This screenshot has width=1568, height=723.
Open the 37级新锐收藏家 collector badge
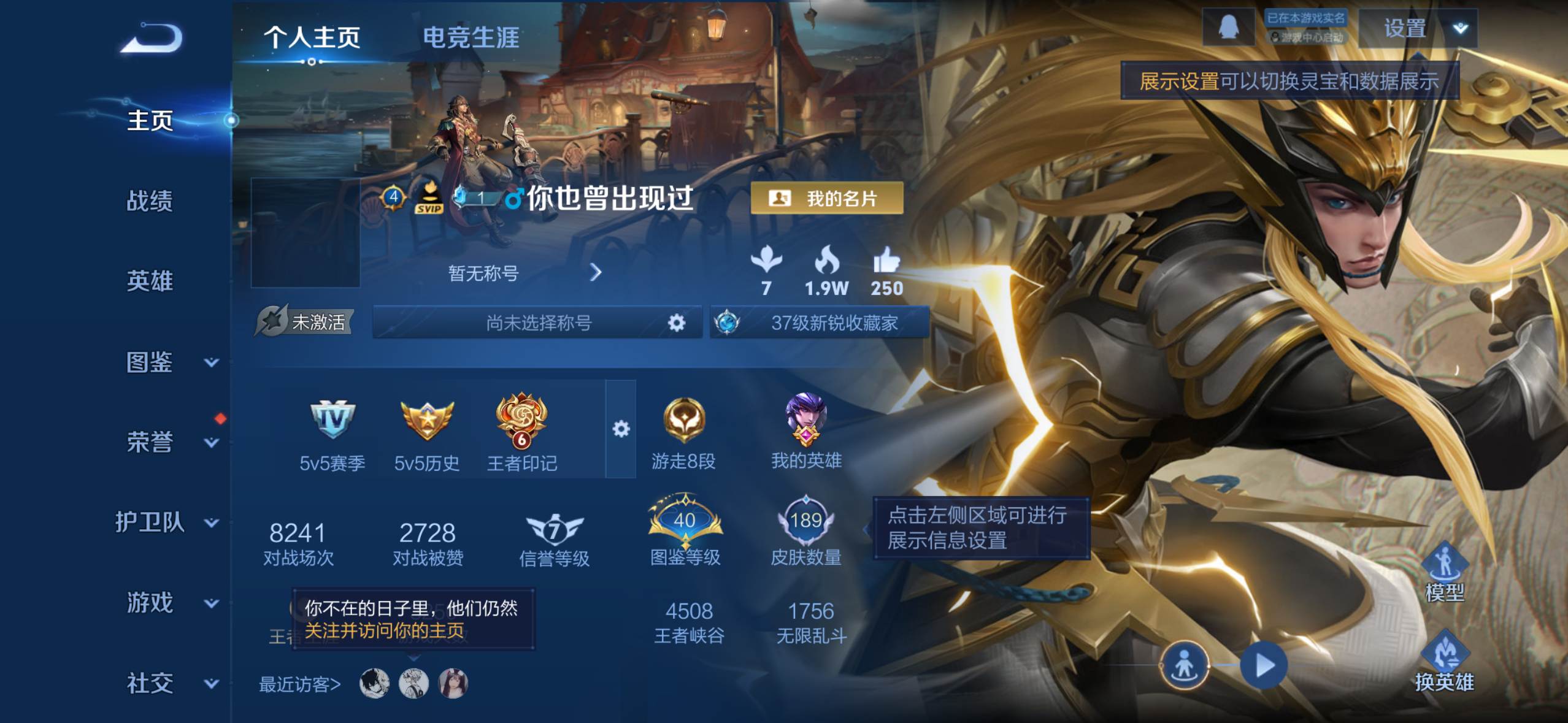point(820,323)
